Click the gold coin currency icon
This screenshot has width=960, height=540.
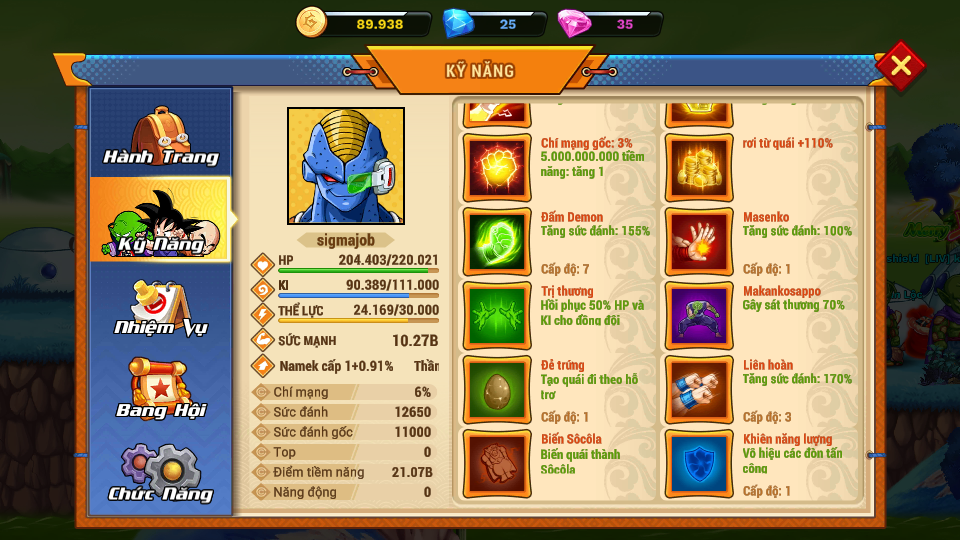point(313,22)
